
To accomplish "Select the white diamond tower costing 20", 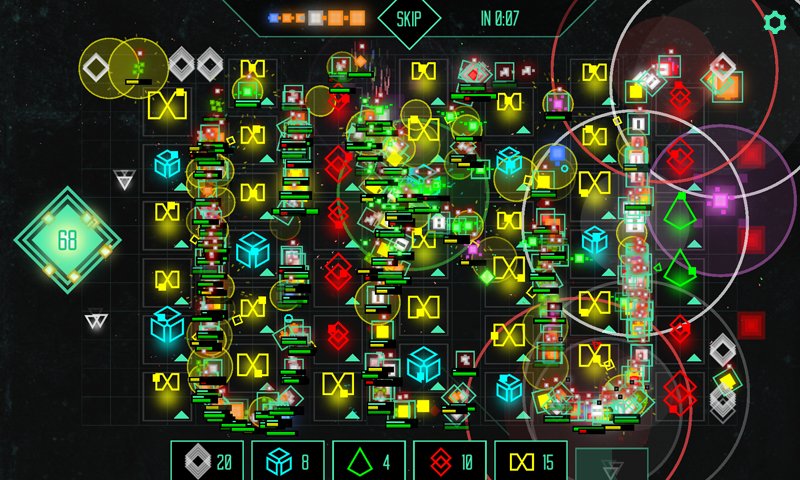I will [206, 461].
